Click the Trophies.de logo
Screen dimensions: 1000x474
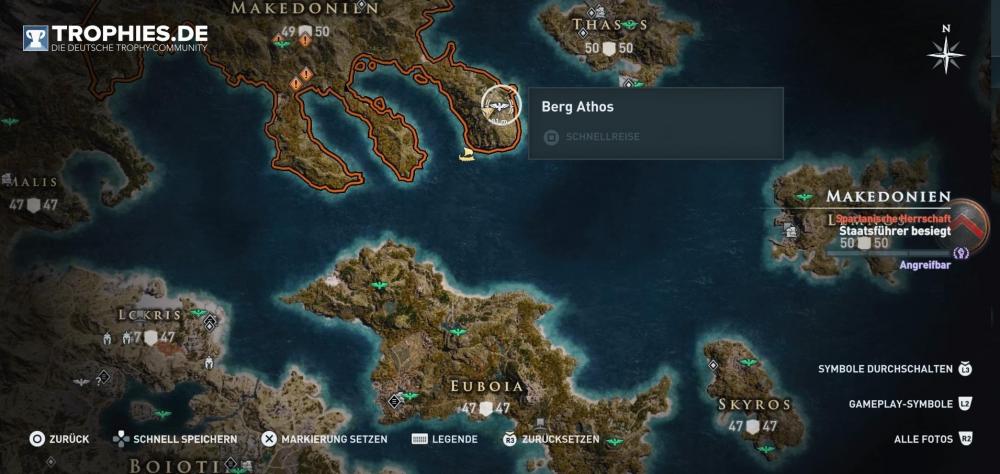117,37
